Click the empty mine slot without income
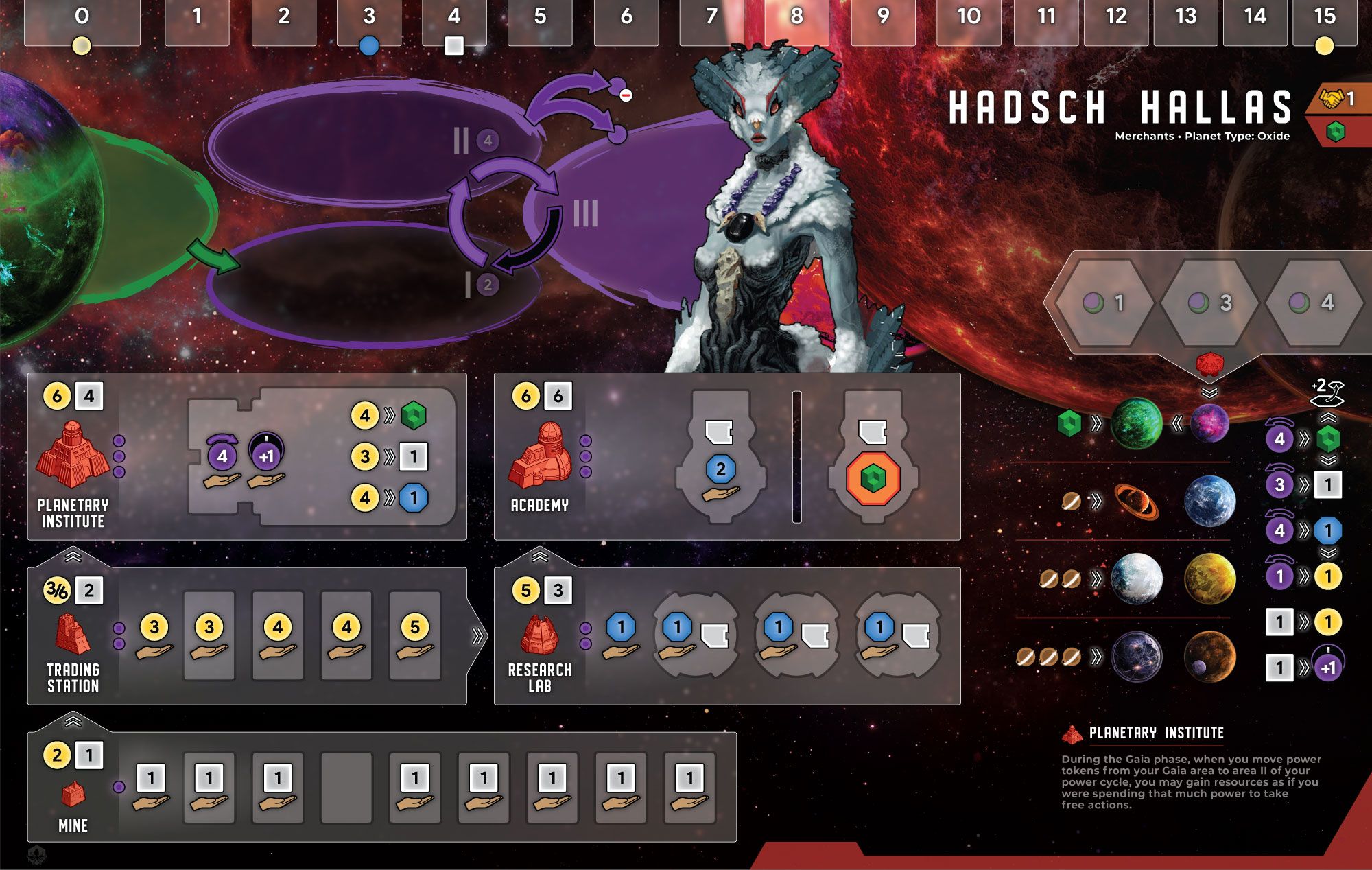 [346, 787]
